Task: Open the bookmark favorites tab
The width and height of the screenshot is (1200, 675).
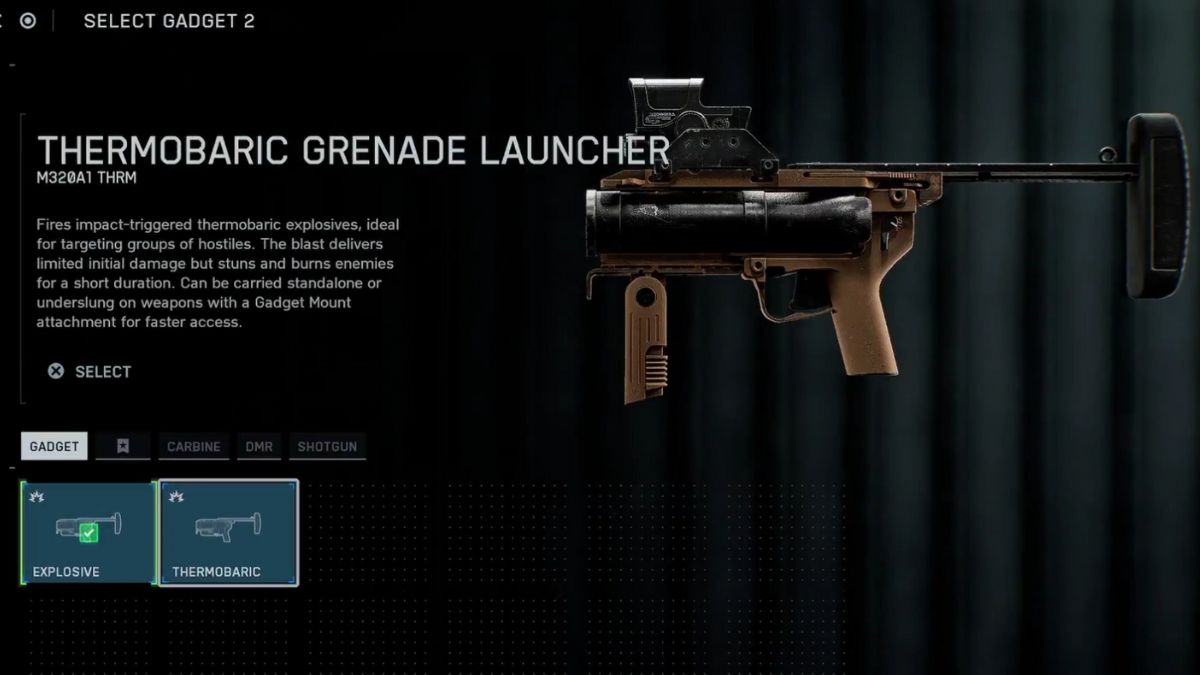Action: [123, 446]
